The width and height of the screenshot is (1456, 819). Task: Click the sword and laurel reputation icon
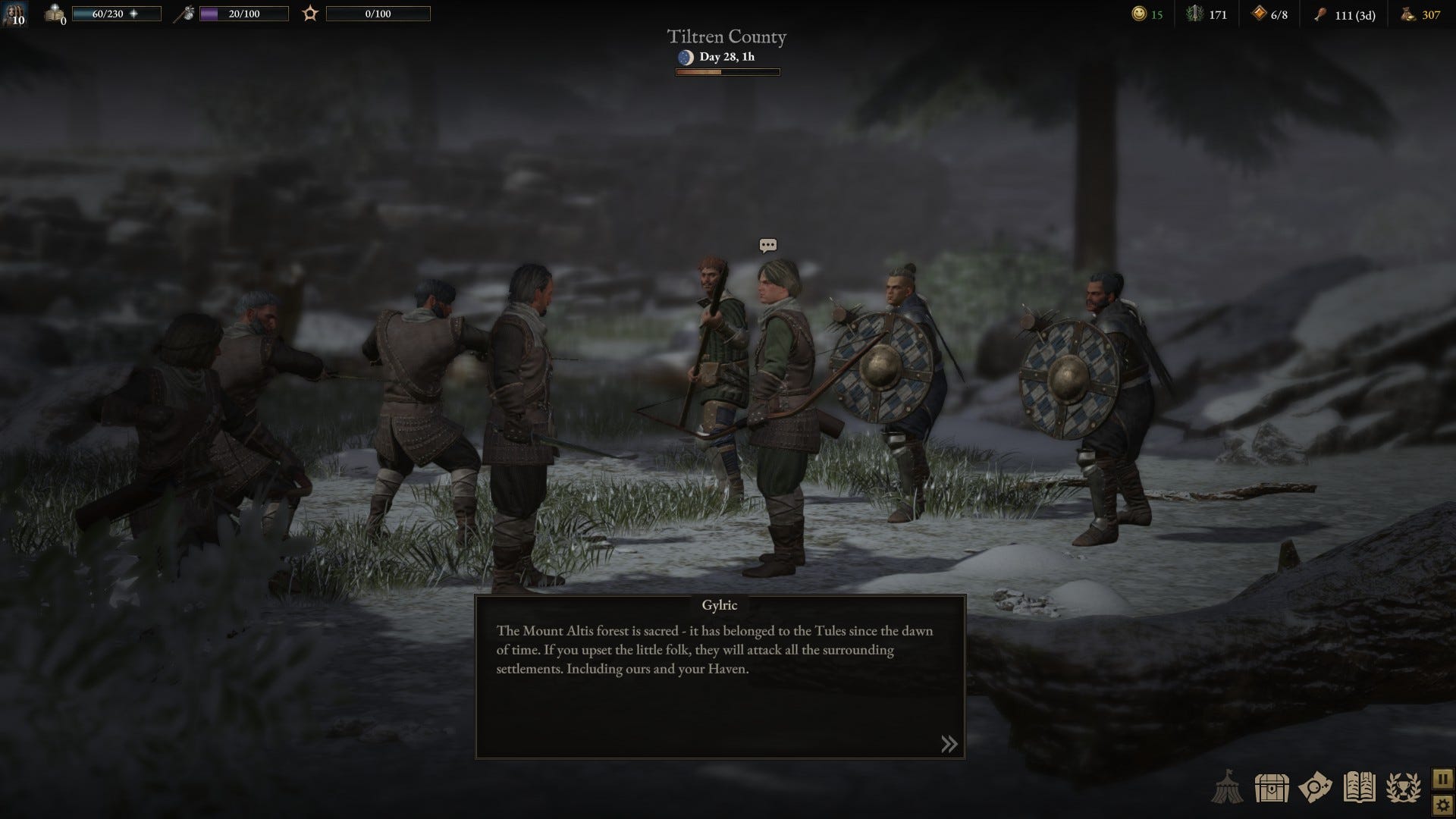point(1195,14)
